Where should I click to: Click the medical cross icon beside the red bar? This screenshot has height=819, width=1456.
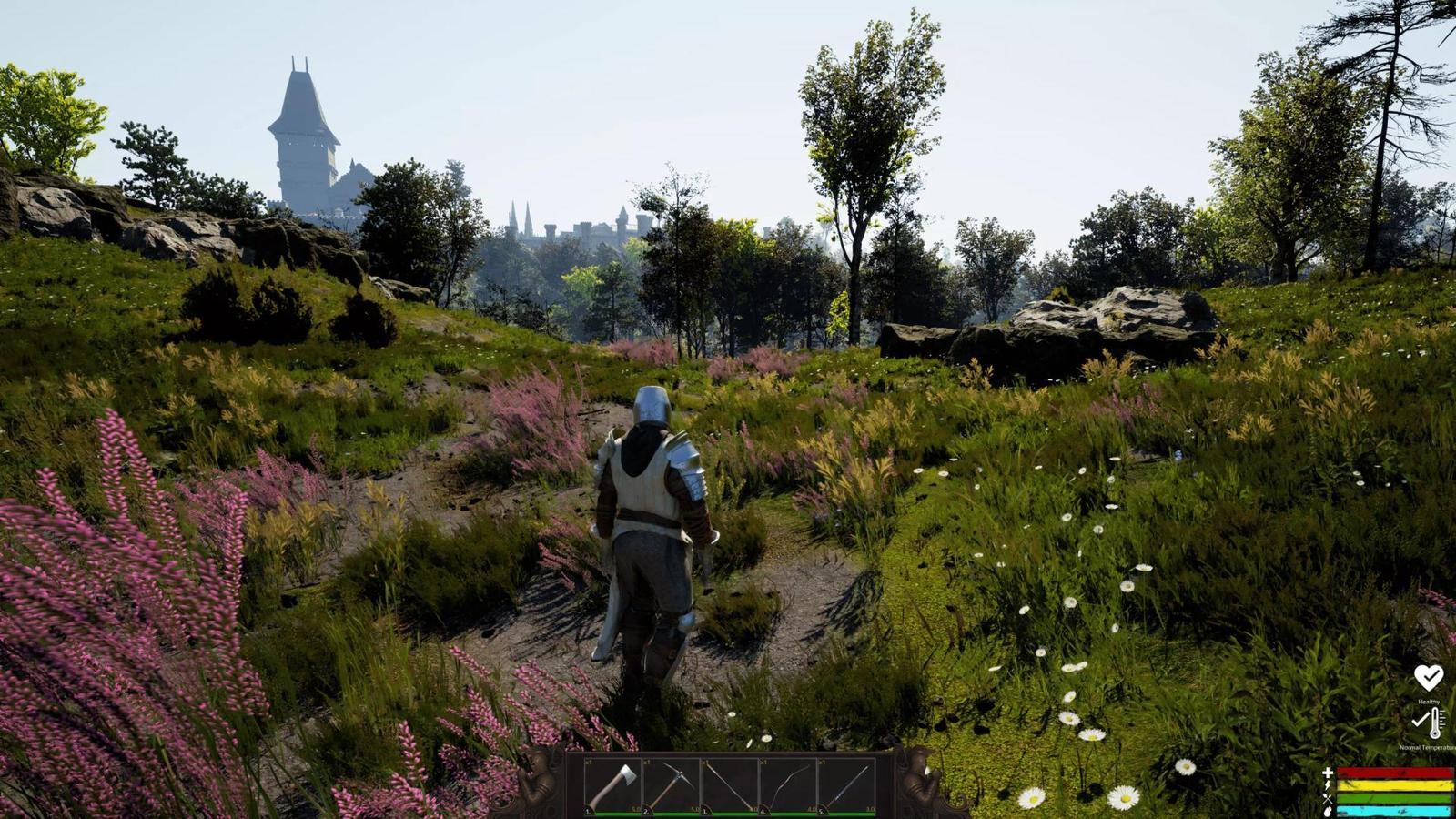[1327, 773]
